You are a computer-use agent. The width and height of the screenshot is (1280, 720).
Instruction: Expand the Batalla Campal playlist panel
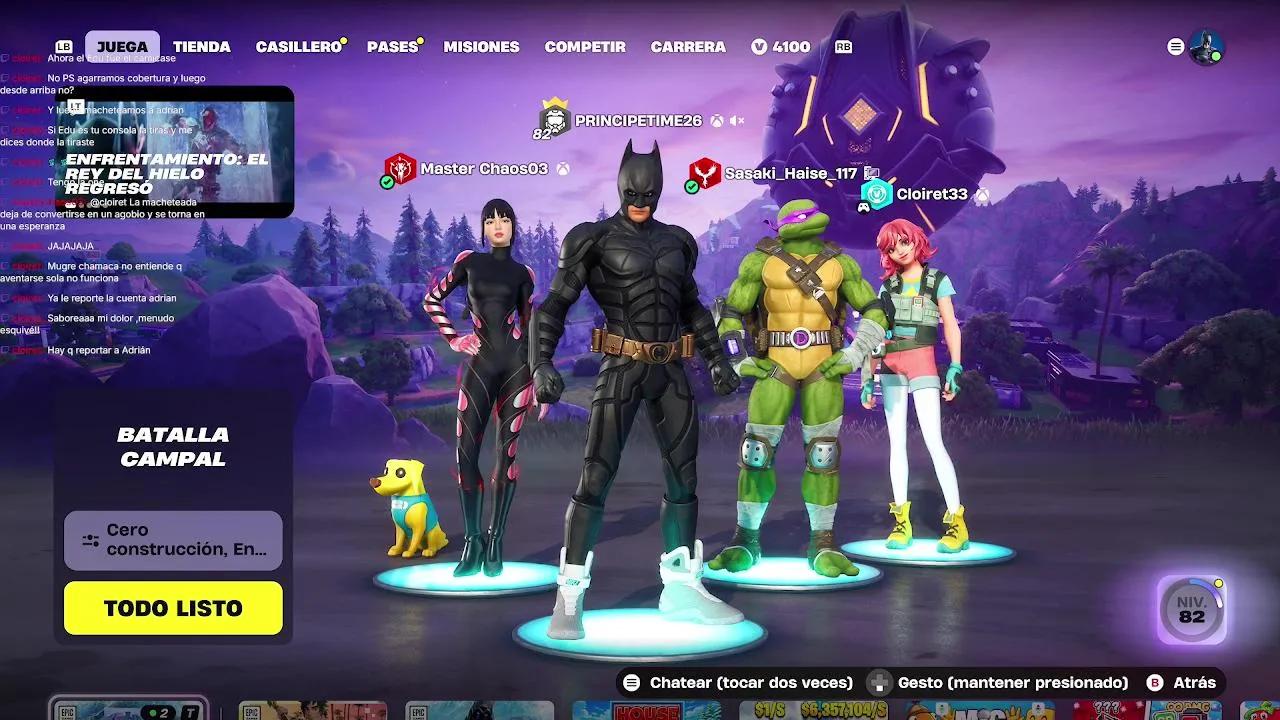tap(172, 444)
